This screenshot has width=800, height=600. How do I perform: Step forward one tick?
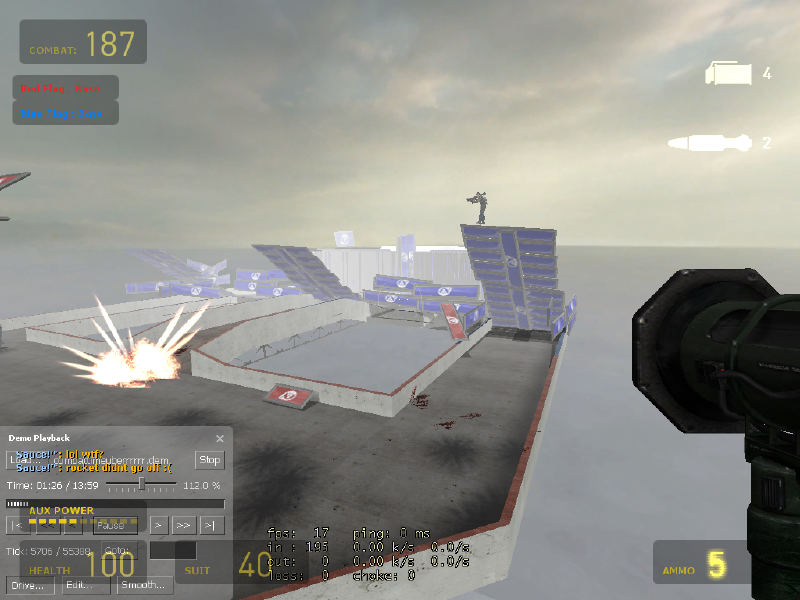[158, 525]
